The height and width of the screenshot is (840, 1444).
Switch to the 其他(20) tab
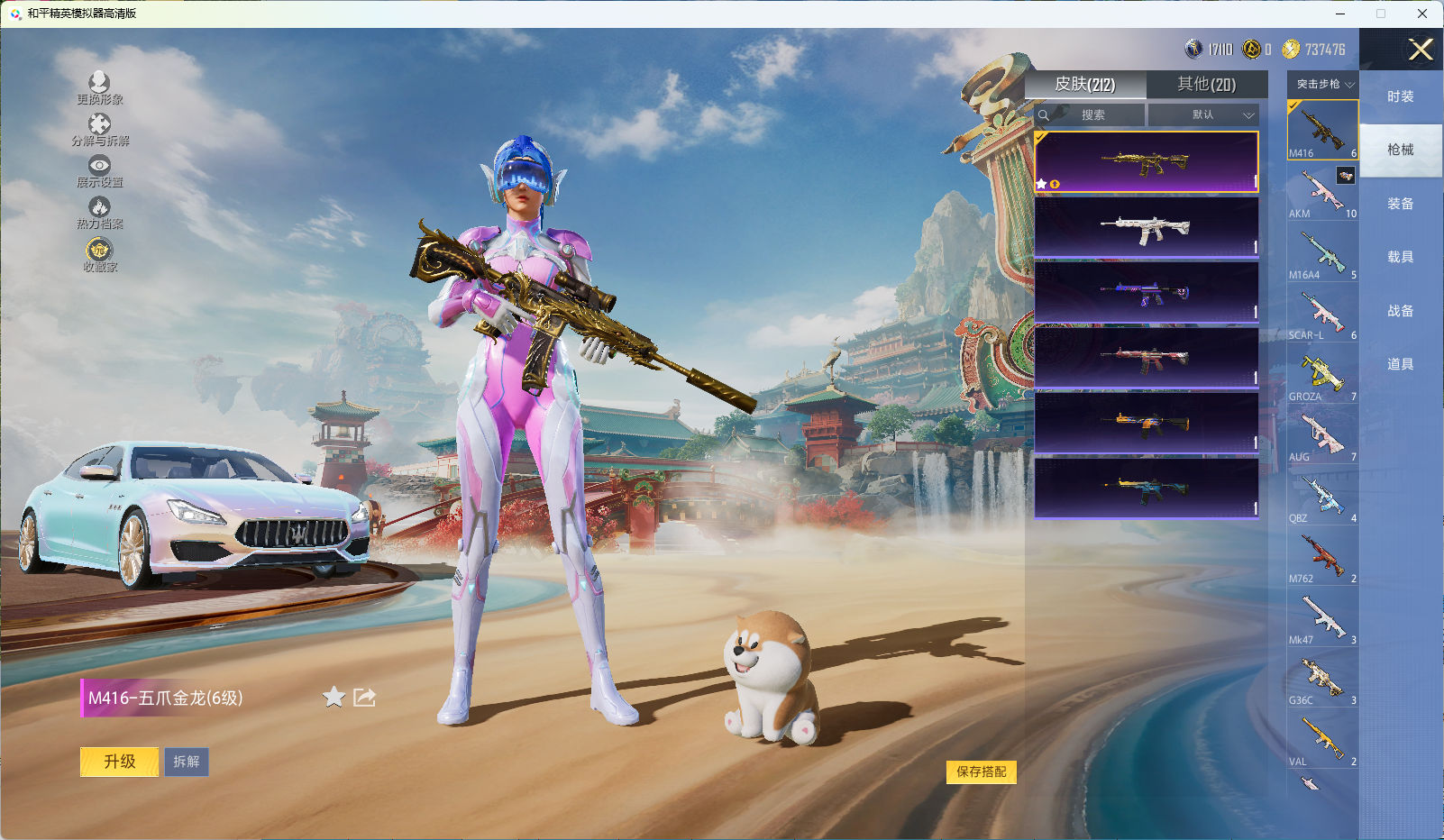point(1206,84)
